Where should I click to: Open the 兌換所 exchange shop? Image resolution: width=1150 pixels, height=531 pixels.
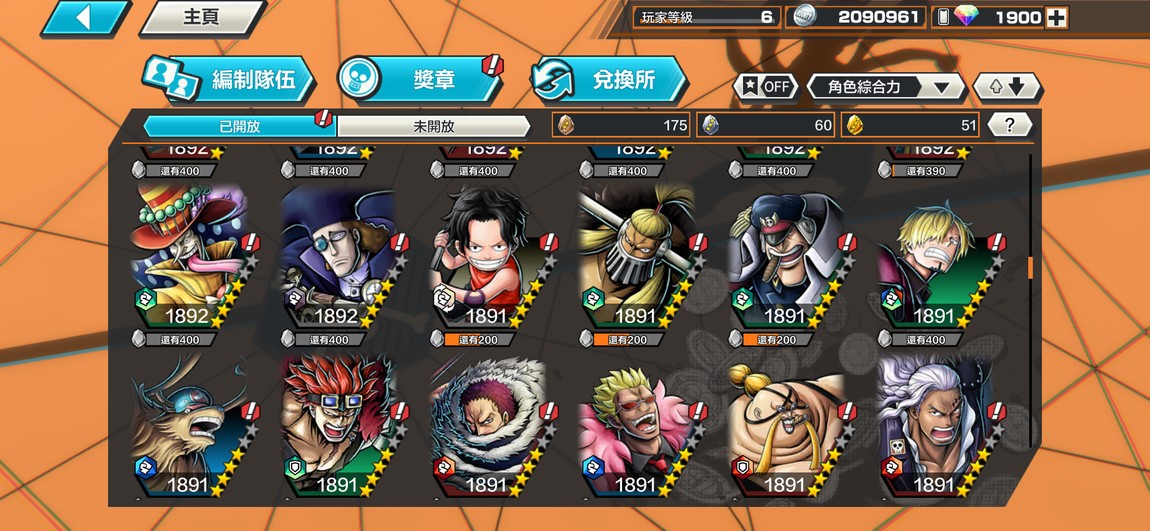(610, 80)
